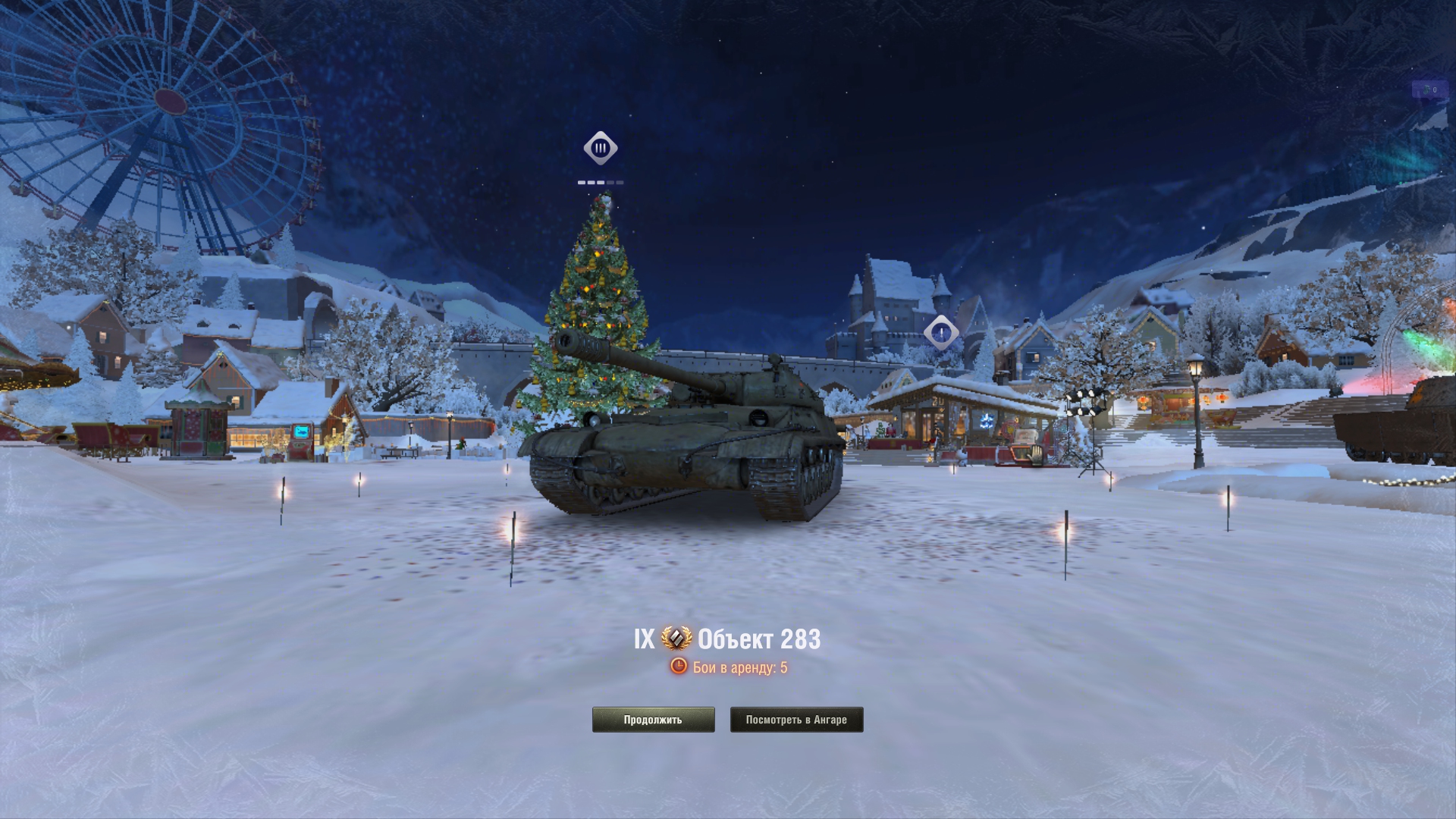Viewport: 1456px width, 819px height.
Task: Choose Посмотреть в Ангаре
Action: (796, 720)
